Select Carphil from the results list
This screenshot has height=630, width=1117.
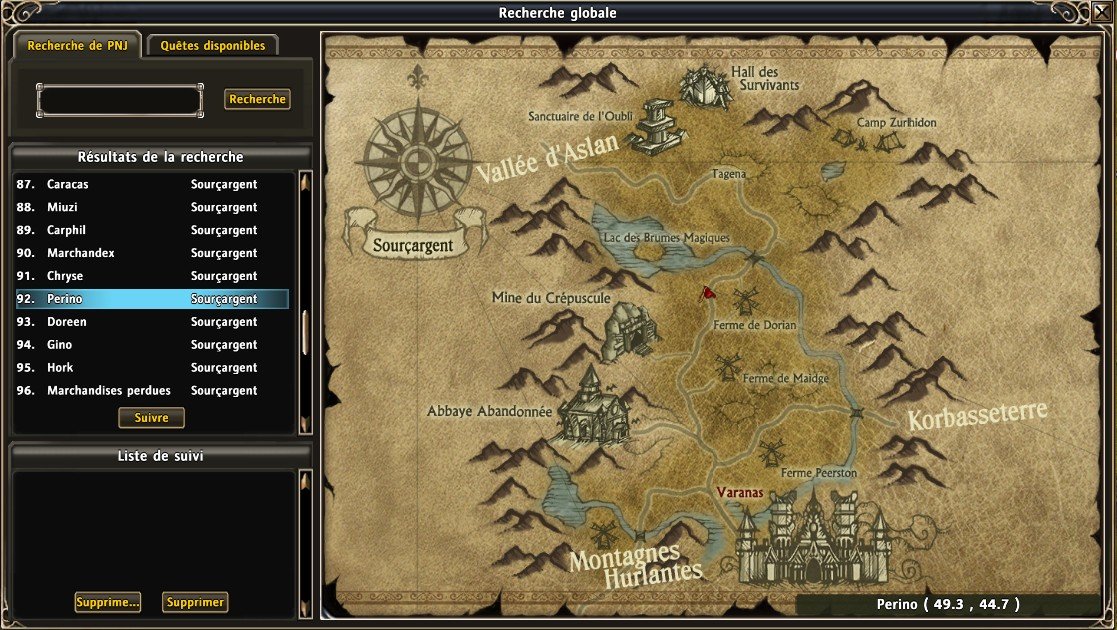152,231
